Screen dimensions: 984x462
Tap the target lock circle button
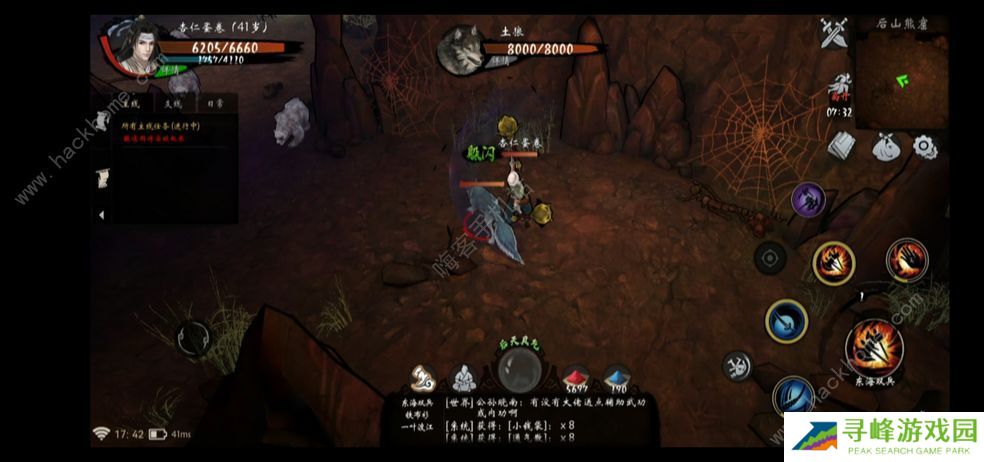click(769, 257)
